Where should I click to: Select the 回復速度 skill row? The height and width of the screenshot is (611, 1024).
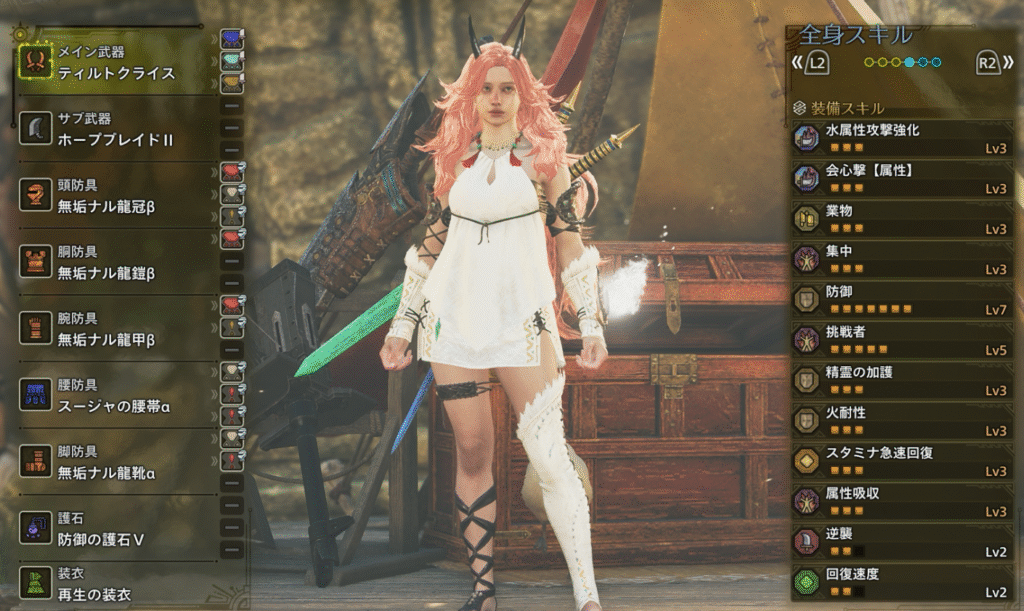pos(899,582)
